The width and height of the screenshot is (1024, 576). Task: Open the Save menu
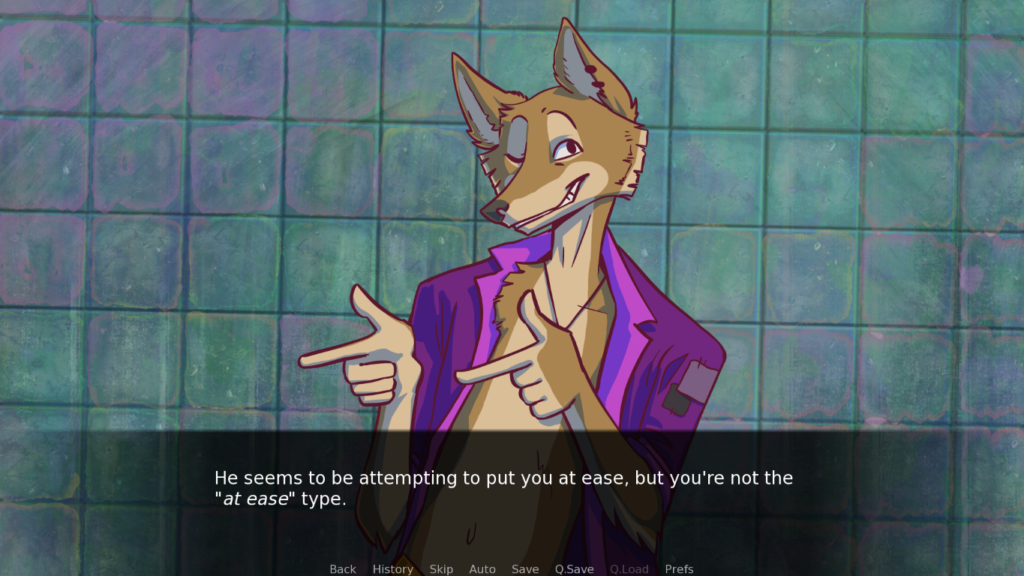[x=525, y=569]
